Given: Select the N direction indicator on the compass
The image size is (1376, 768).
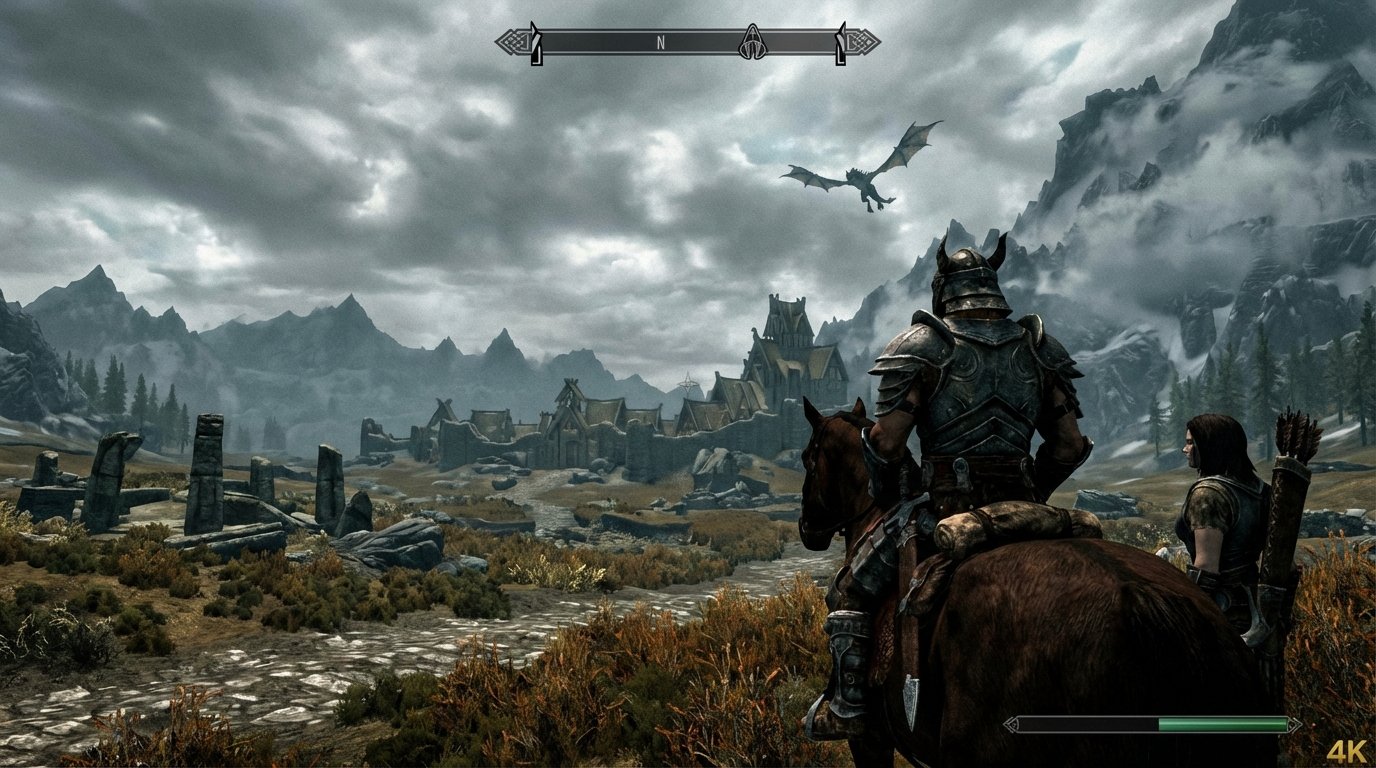Looking at the screenshot, I should [660, 43].
